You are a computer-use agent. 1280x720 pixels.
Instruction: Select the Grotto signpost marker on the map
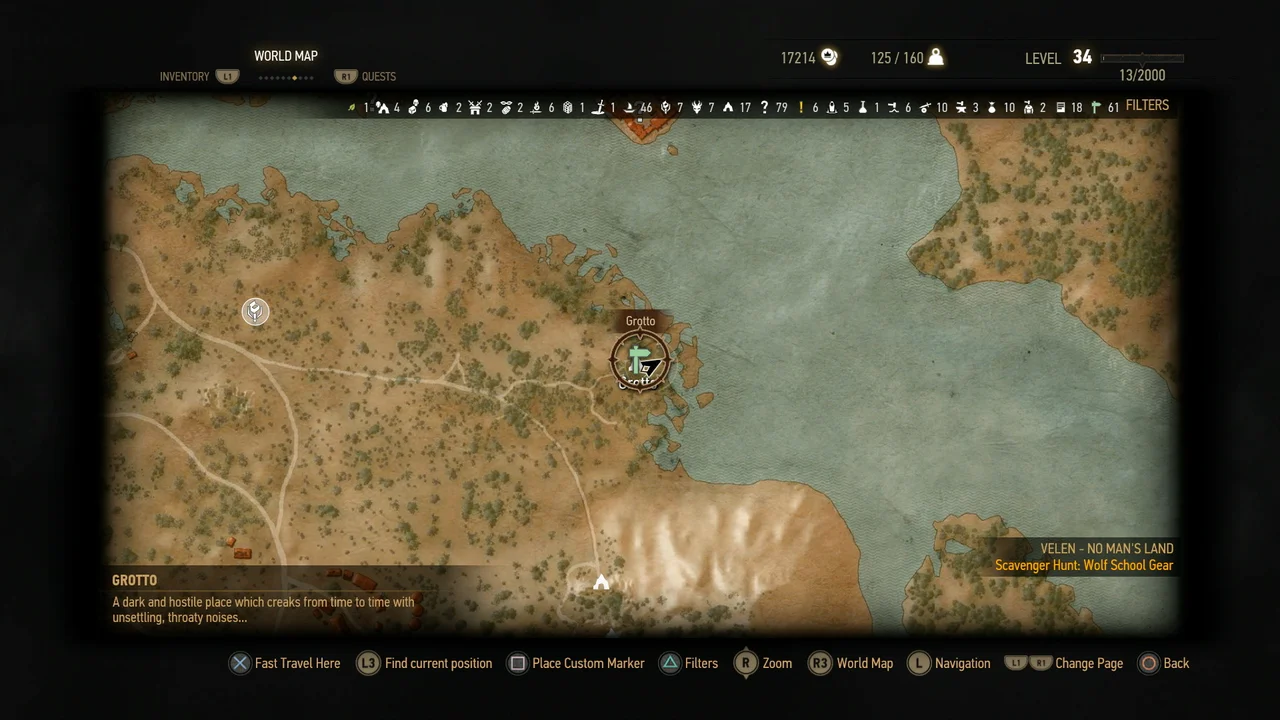point(640,360)
